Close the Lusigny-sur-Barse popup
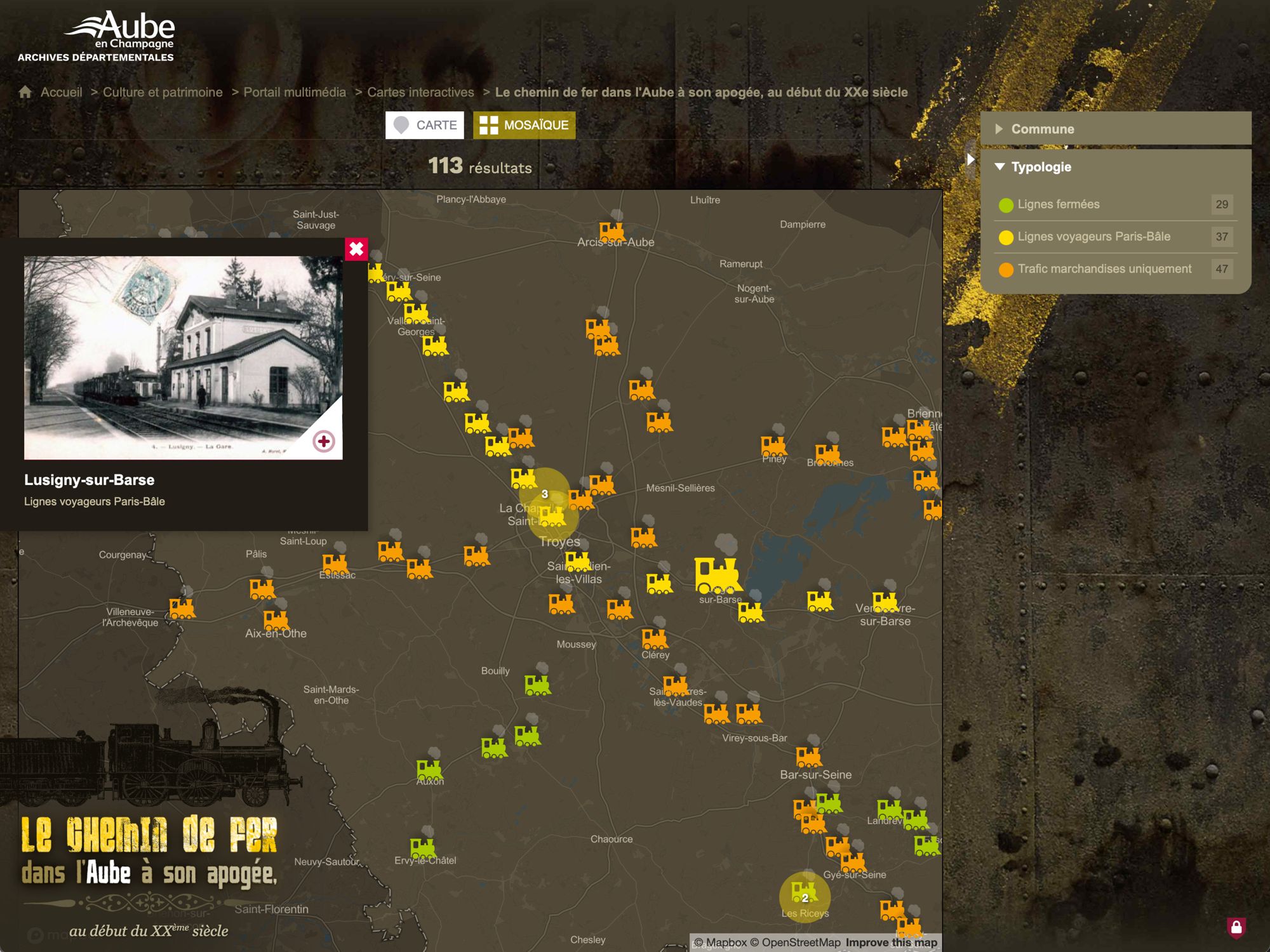 click(356, 249)
